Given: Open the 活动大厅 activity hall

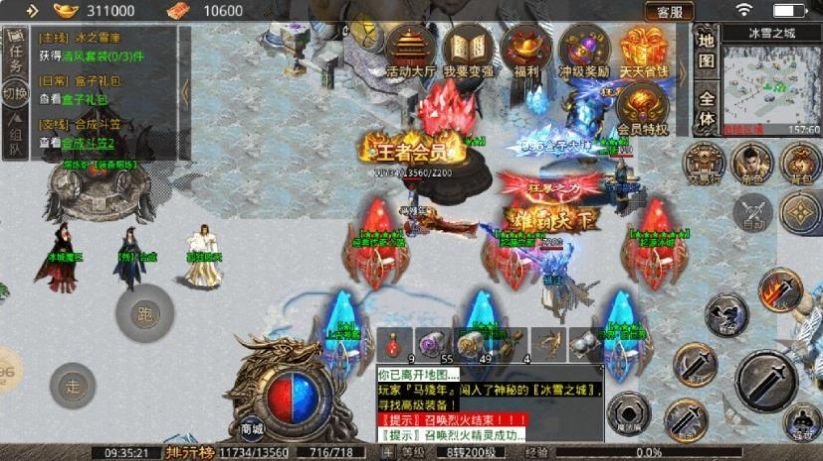Looking at the screenshot, I should click(x=413, y=52).
